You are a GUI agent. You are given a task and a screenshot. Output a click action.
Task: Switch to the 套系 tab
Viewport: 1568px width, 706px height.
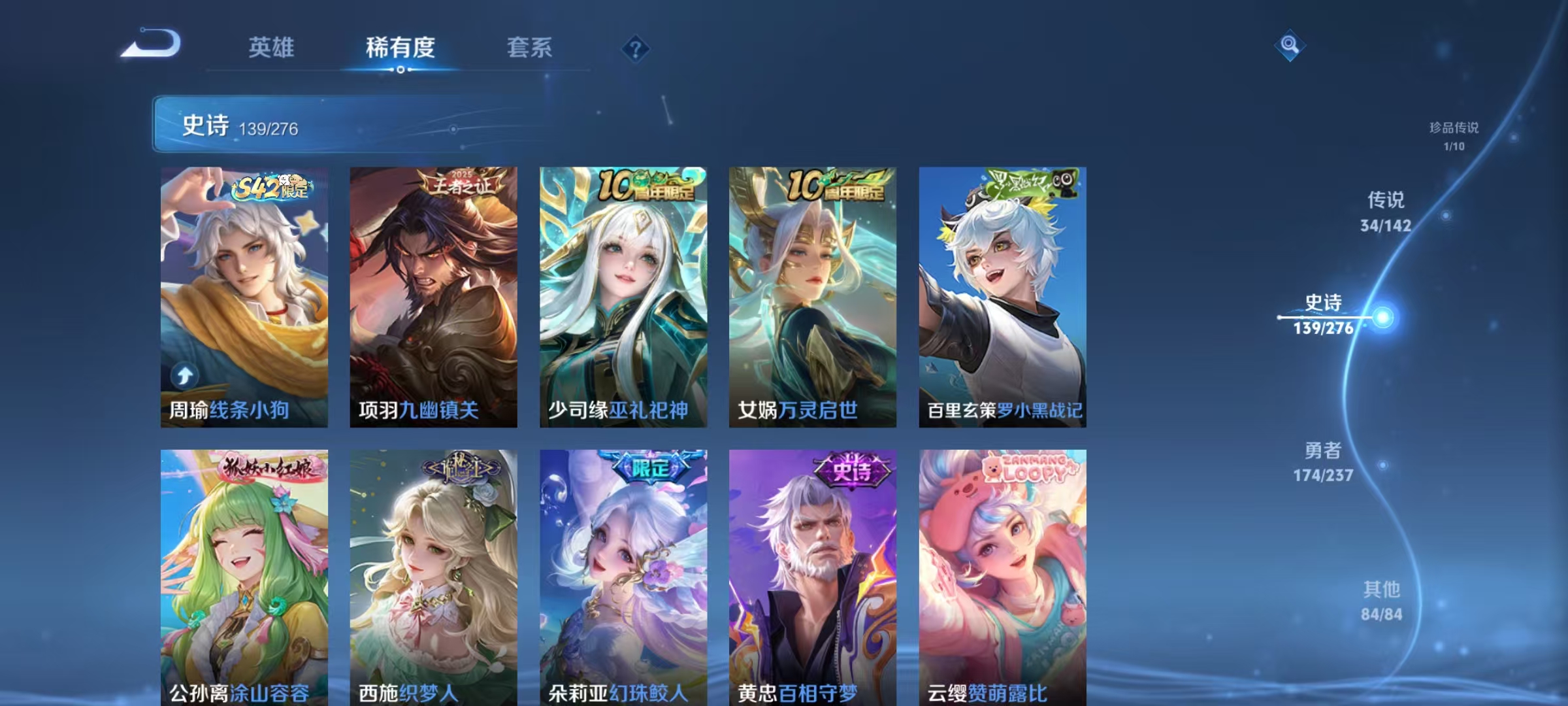point(531,48)
